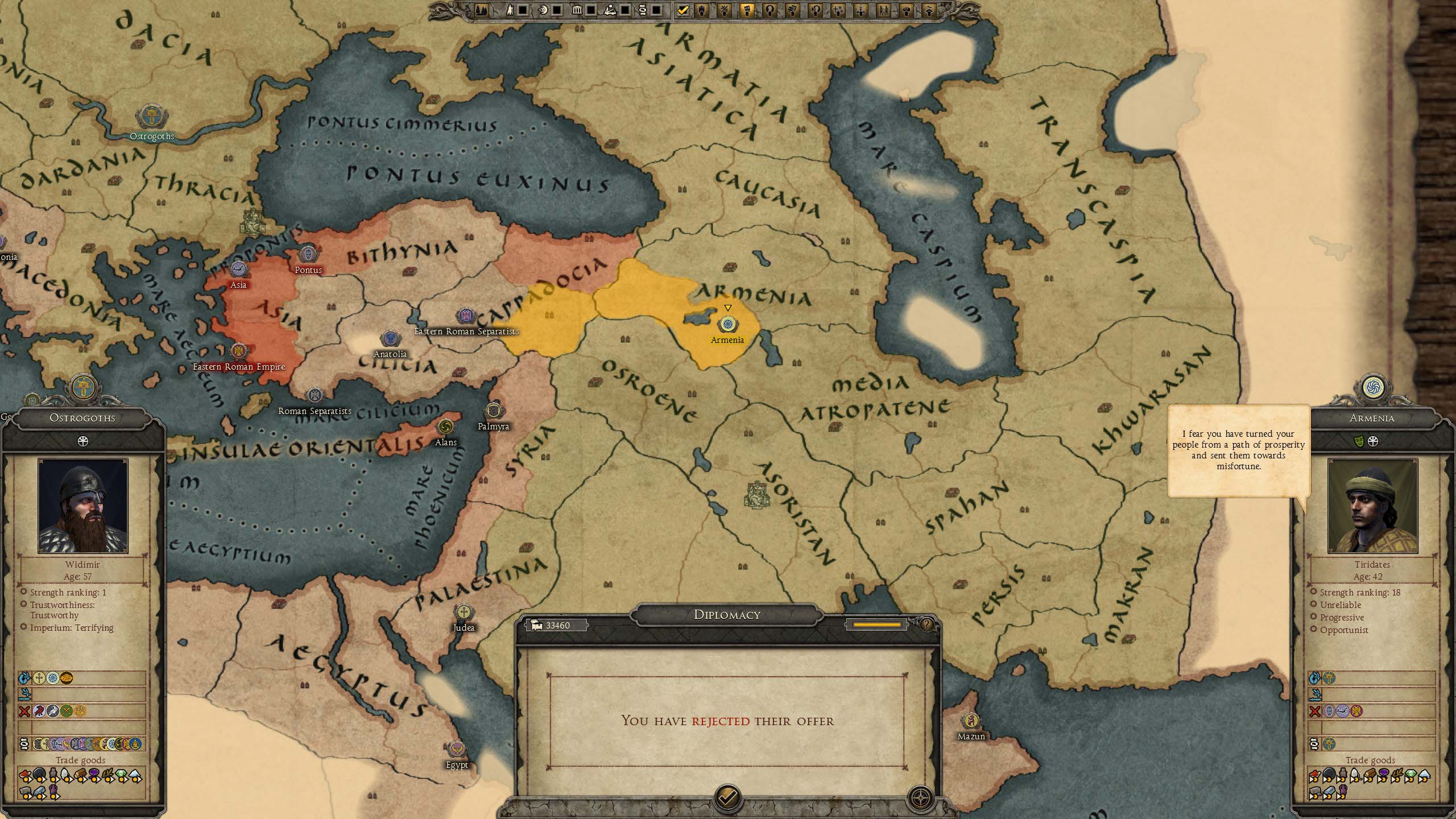
Task: Tick the checkbox beside the trade arrows icon
Action: (656, 10)
